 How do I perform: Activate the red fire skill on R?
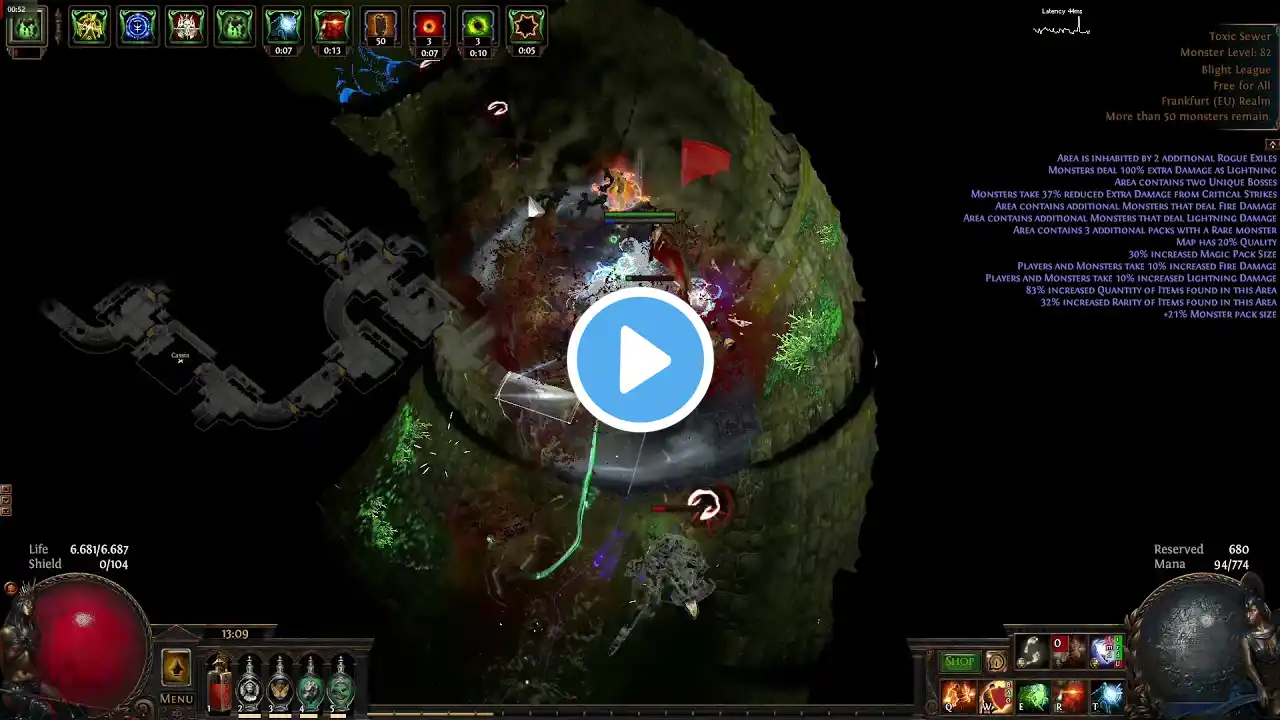point(1070,696)
